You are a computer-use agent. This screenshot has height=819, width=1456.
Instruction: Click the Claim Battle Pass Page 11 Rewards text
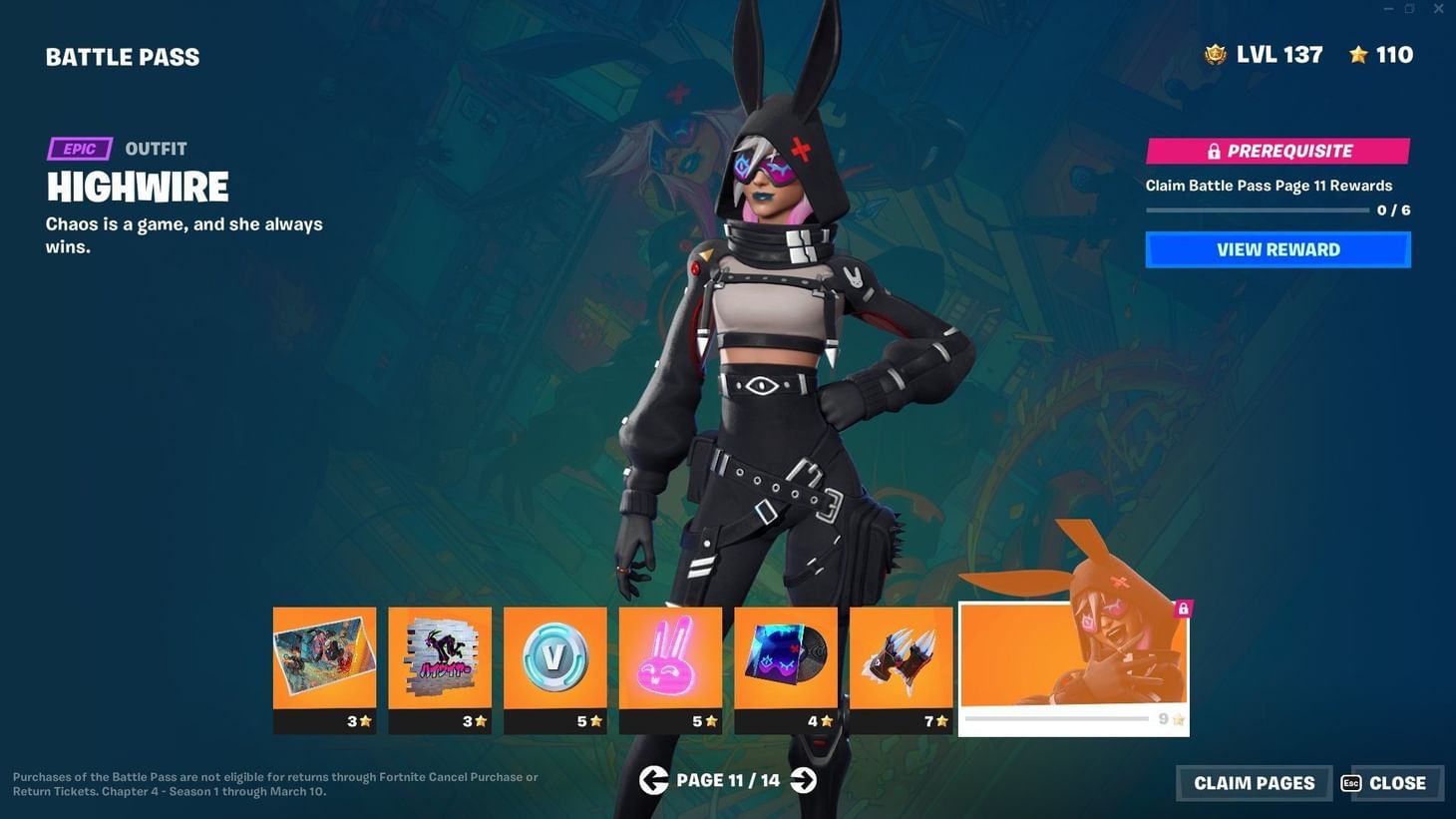coord(1270,185)
